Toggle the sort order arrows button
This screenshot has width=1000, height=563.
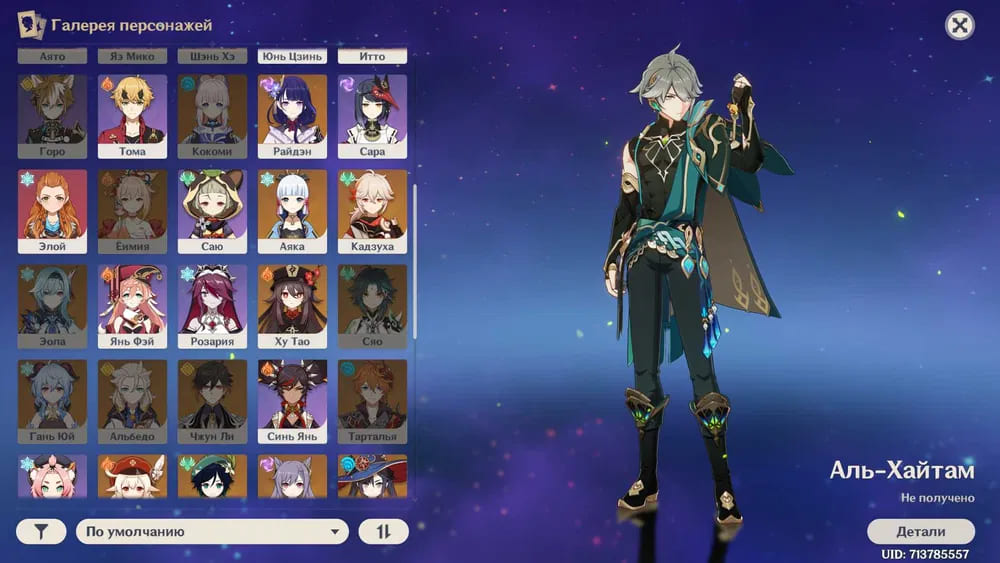pyautogui.click(x=384, y=532)
